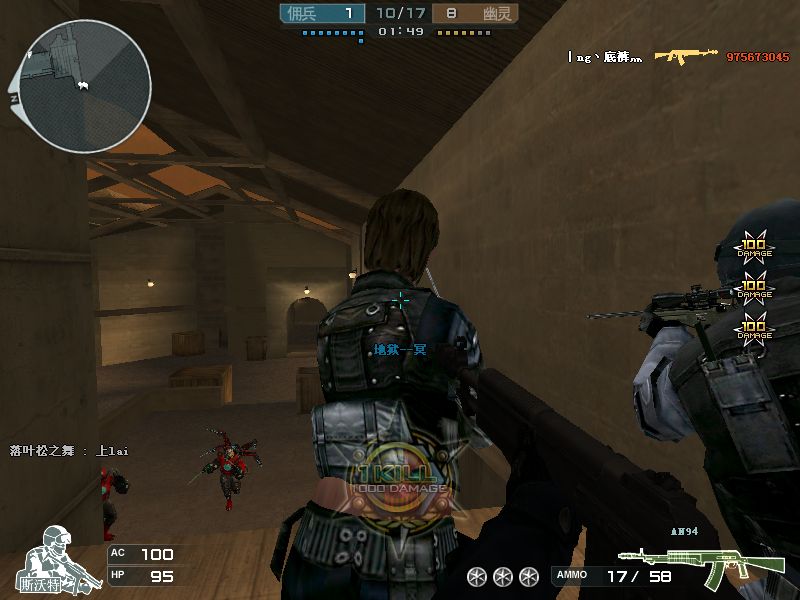The image size is (800, 600).
Task: Click the SWAT soldier character portrait
Action: coord(58,556)
